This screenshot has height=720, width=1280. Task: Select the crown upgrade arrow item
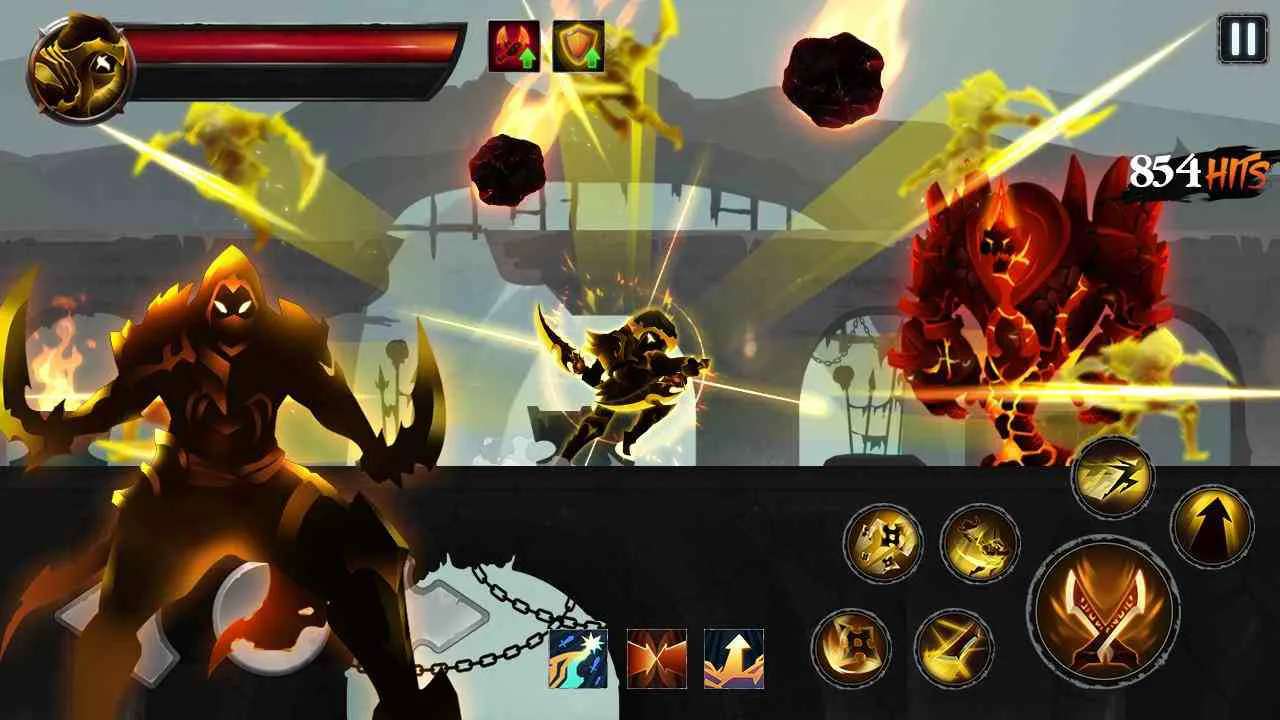point(735,657)
